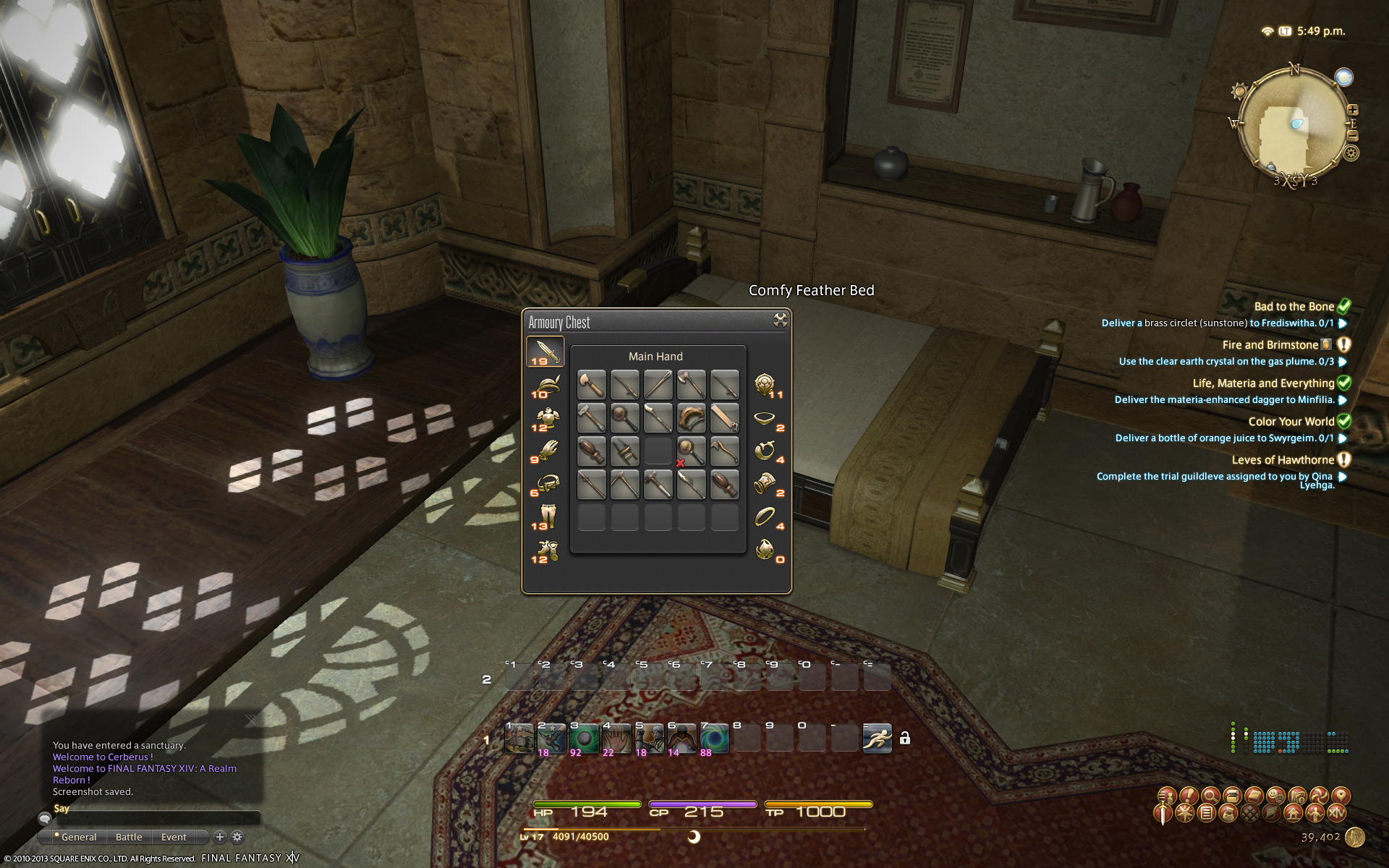The height and width of the screenshot is (868, 1389).
Task: Select the Leves of Hawthorne quest
Action: pyautogui.click(x=1283, y=460)
